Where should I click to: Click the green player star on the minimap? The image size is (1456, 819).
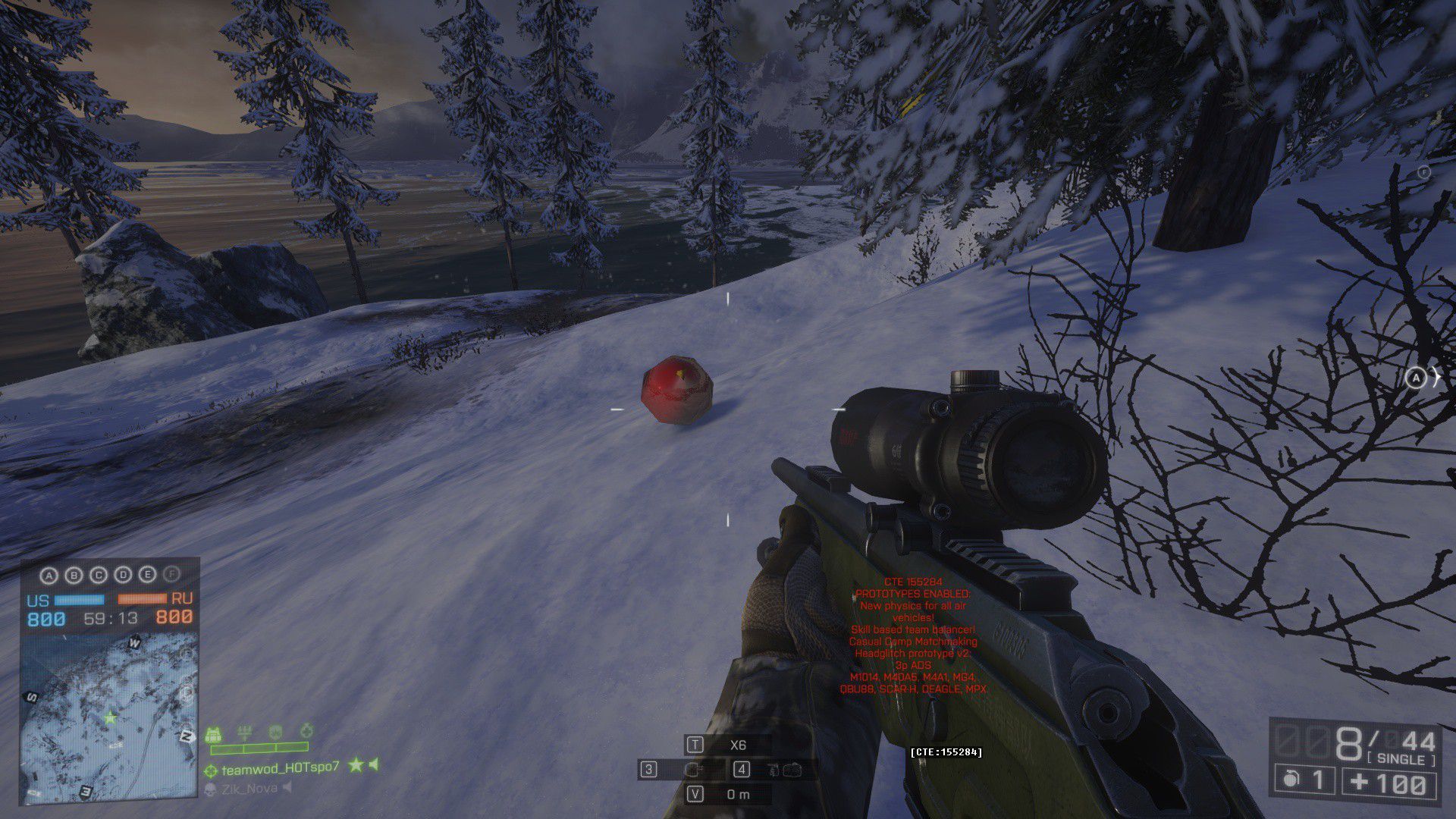click(111, 717)
